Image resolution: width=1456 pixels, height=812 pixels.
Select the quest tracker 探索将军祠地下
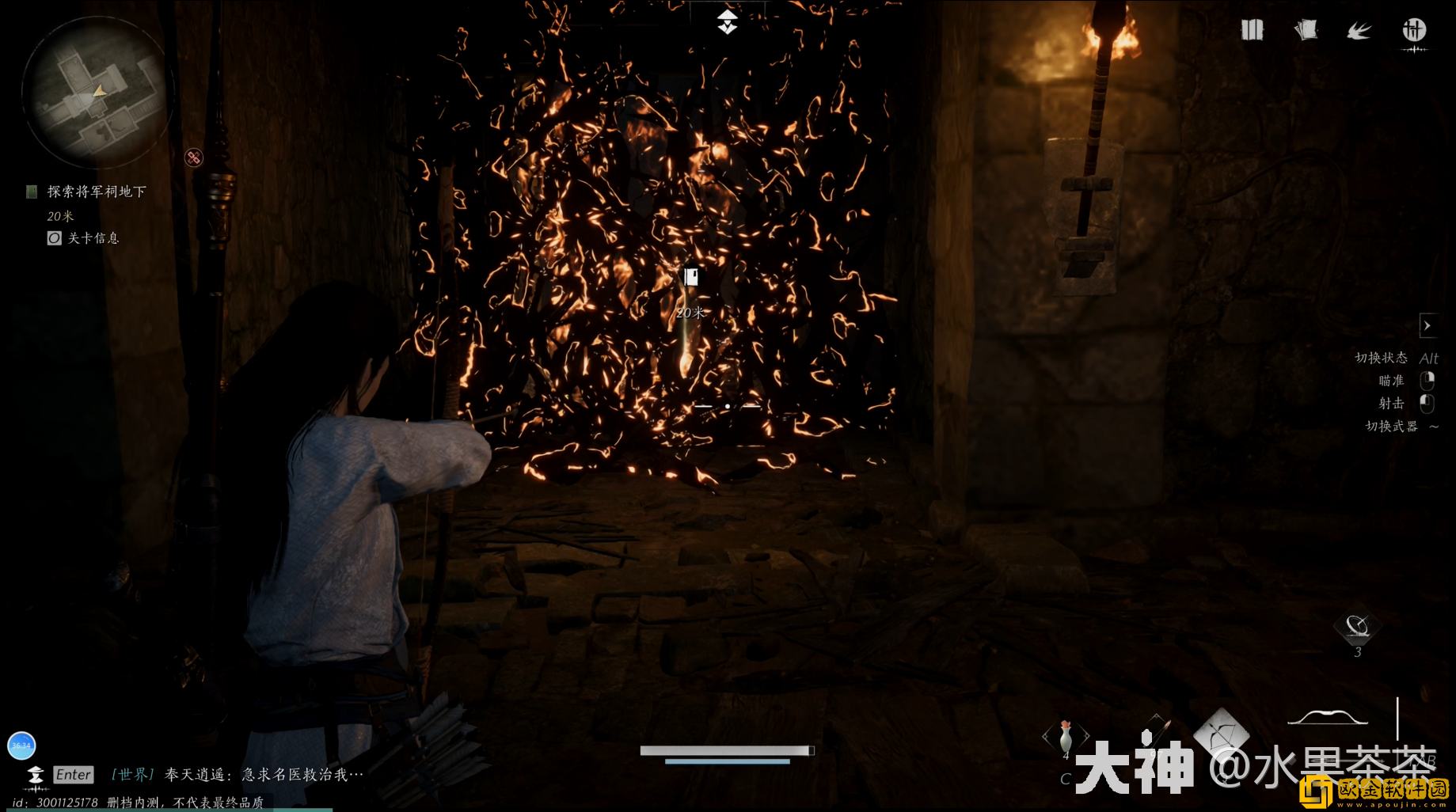96,192
